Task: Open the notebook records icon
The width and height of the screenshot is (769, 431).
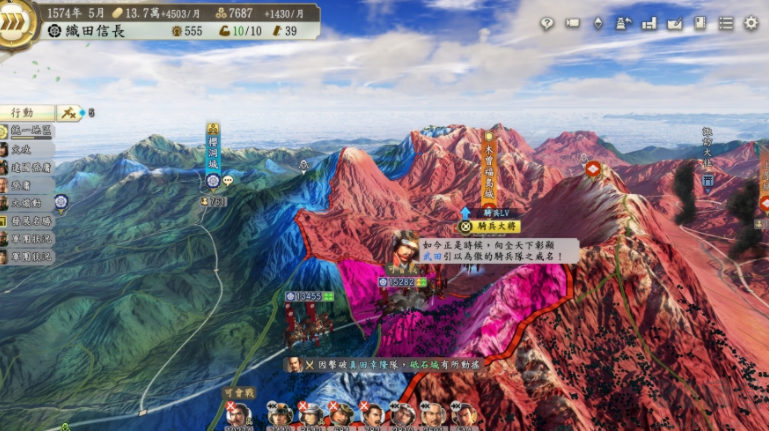Action: tap(700, 23)
